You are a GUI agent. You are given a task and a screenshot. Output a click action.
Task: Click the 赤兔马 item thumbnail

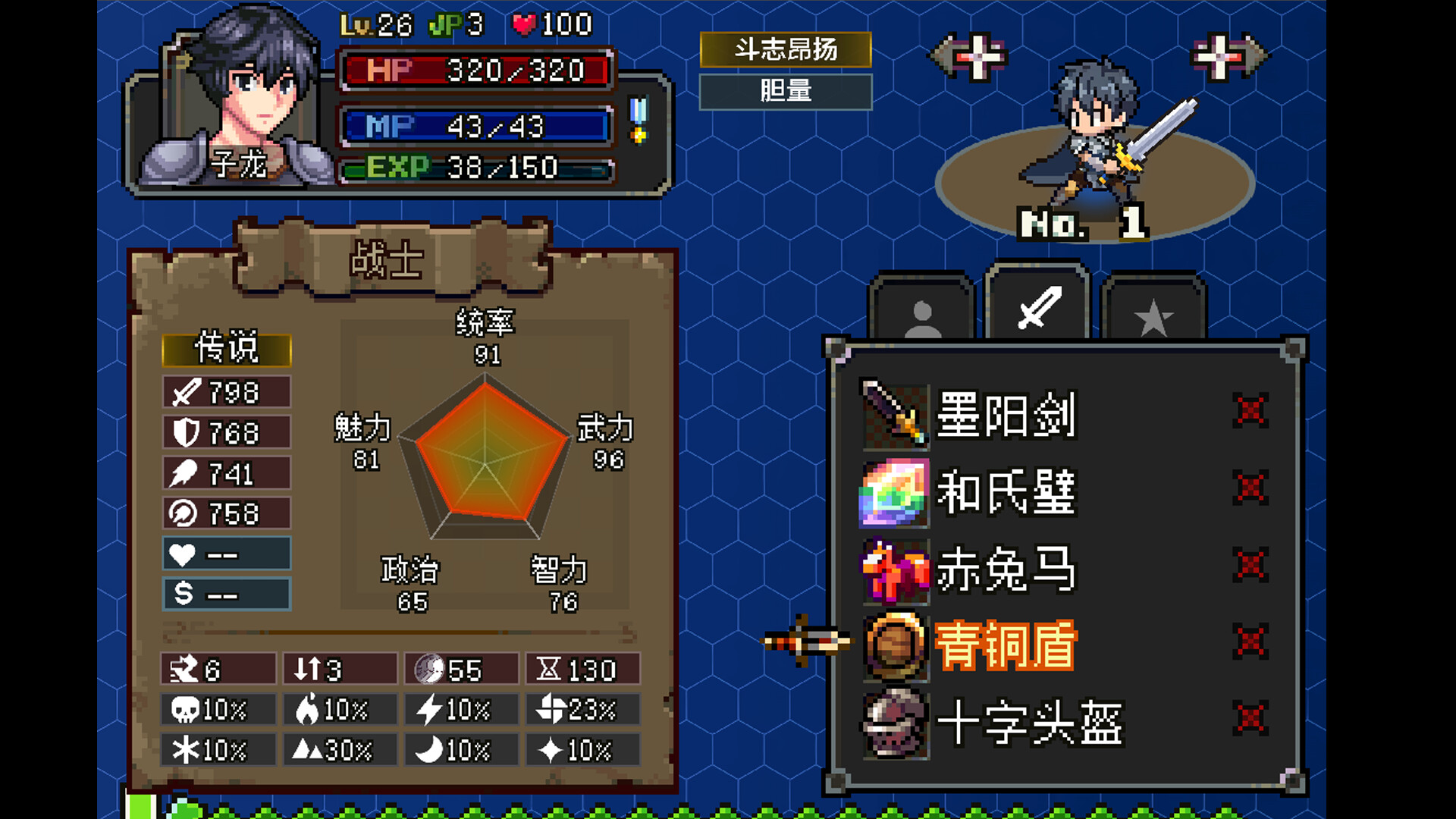(895, 571)
